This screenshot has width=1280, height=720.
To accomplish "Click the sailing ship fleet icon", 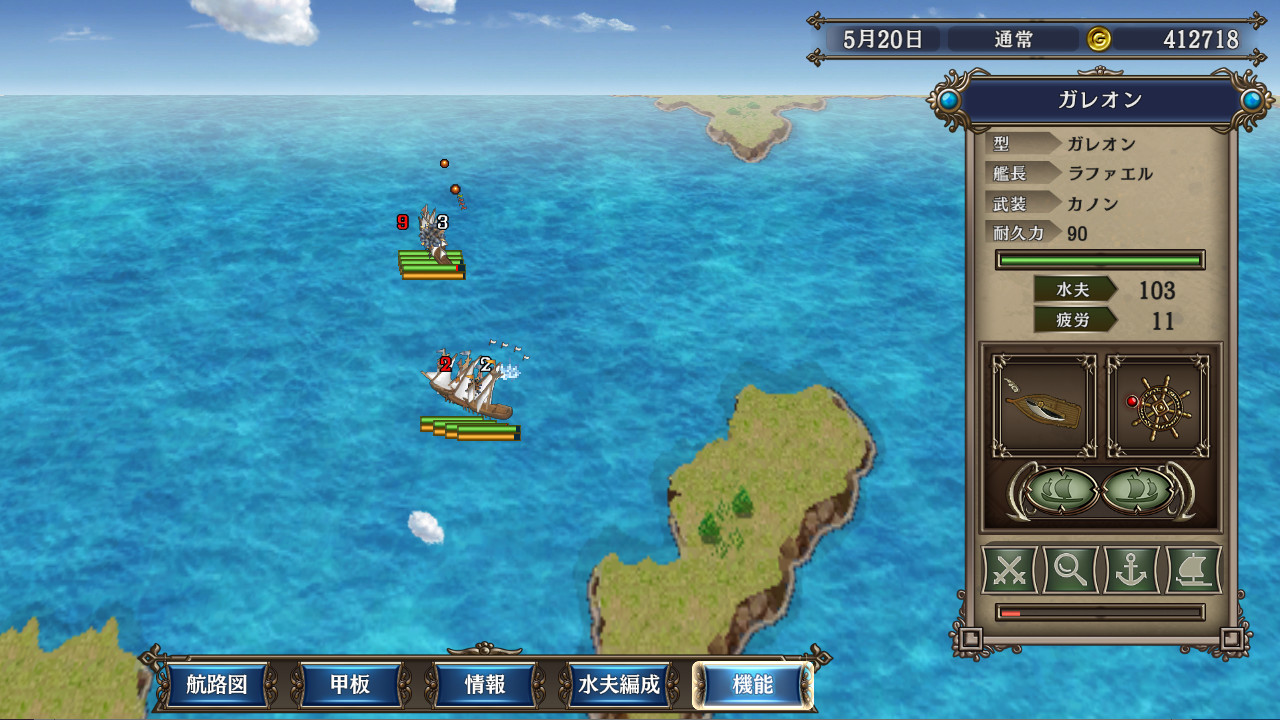I will (1192, 570).
